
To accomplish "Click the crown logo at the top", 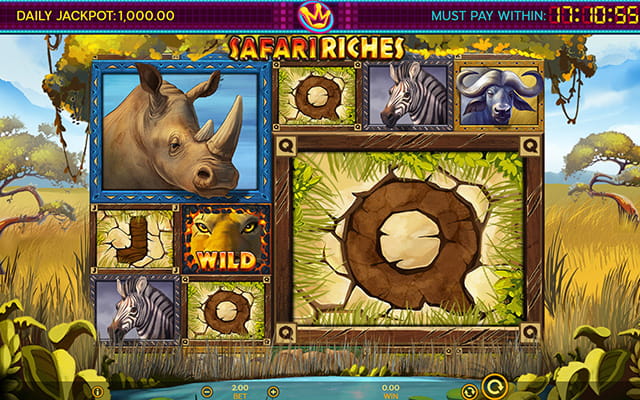I will point(319,15).
